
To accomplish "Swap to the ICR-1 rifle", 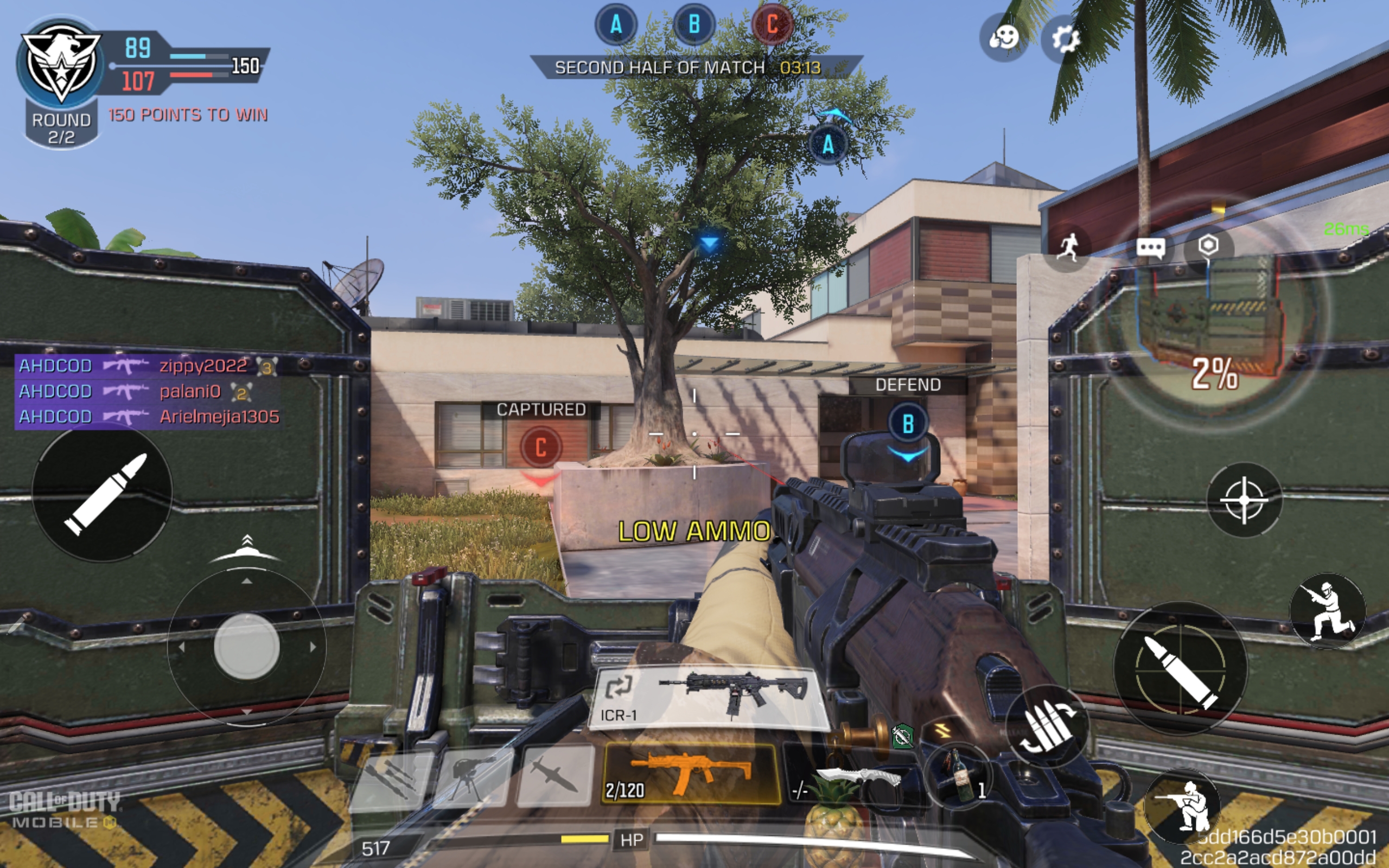I will click(710, 697).
